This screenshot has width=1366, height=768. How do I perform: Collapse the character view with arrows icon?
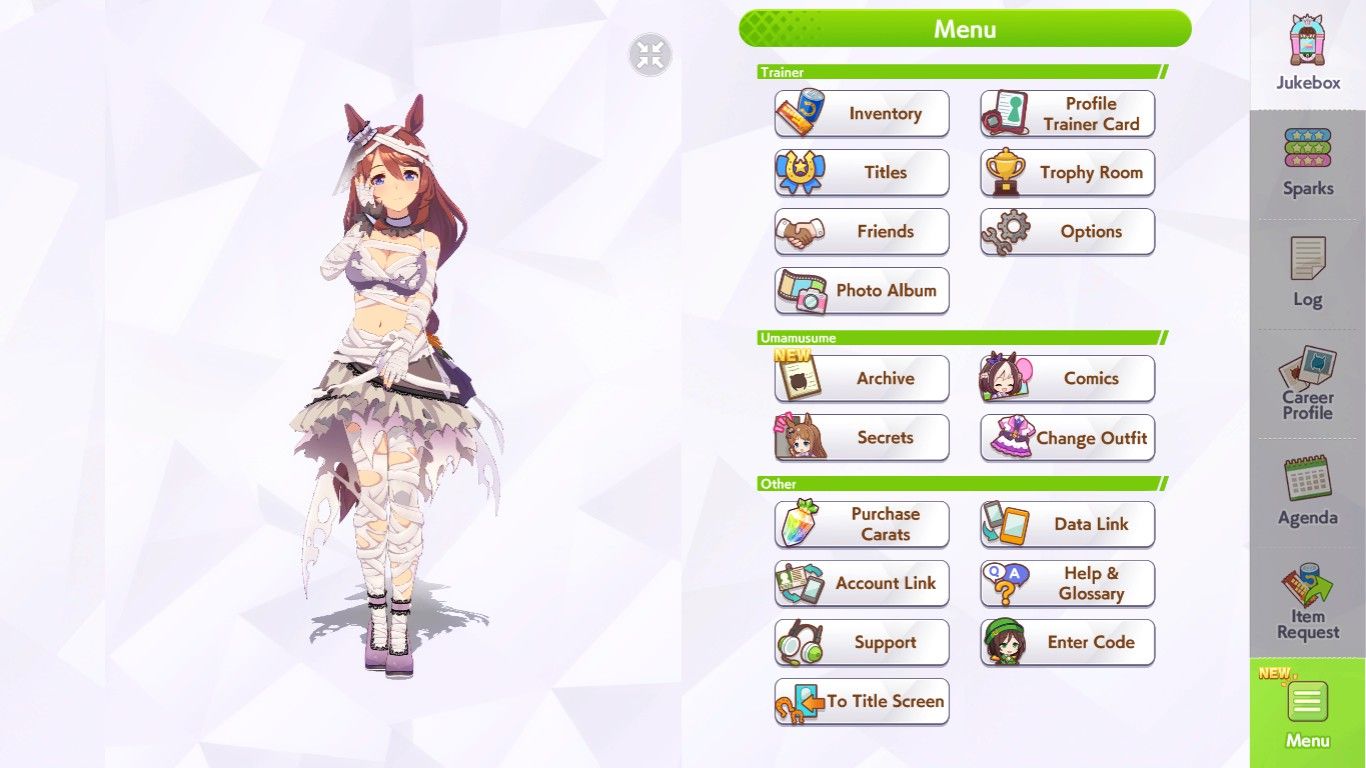[650, 55]
